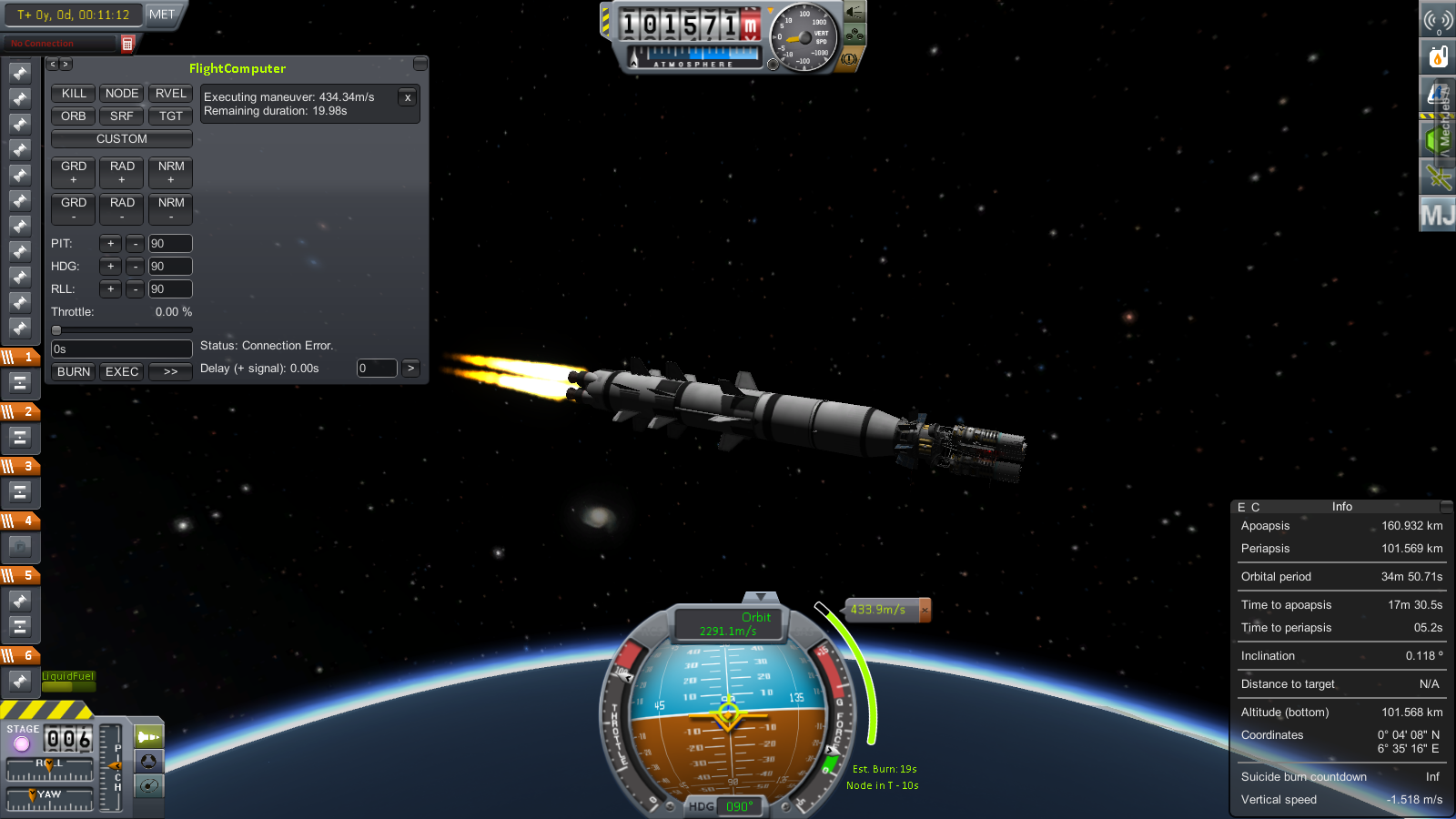Select NODE attitude mode
The width and height of the screenshot is (1456, 819).
122,94
